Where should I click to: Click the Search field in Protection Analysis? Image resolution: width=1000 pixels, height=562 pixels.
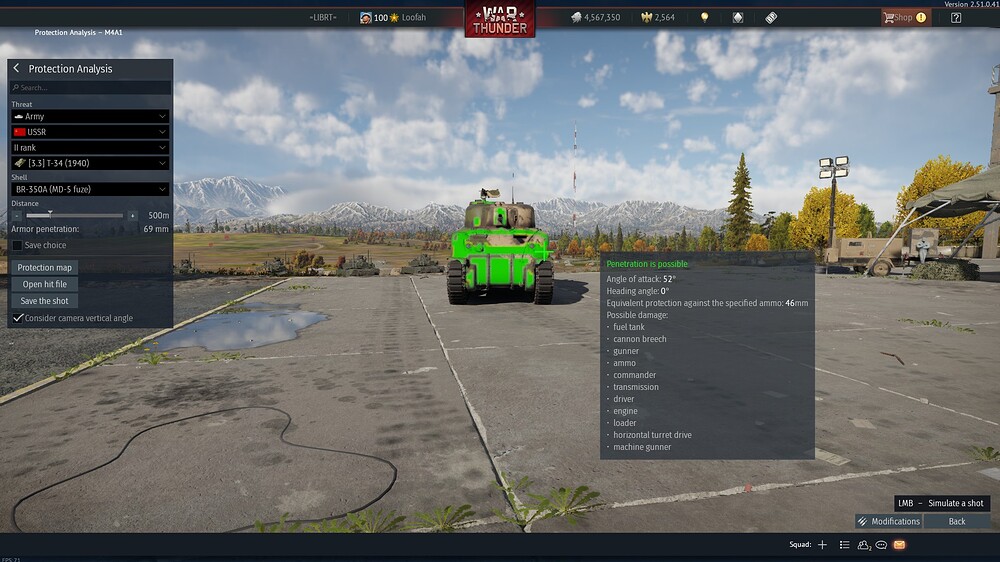(90, 88)
